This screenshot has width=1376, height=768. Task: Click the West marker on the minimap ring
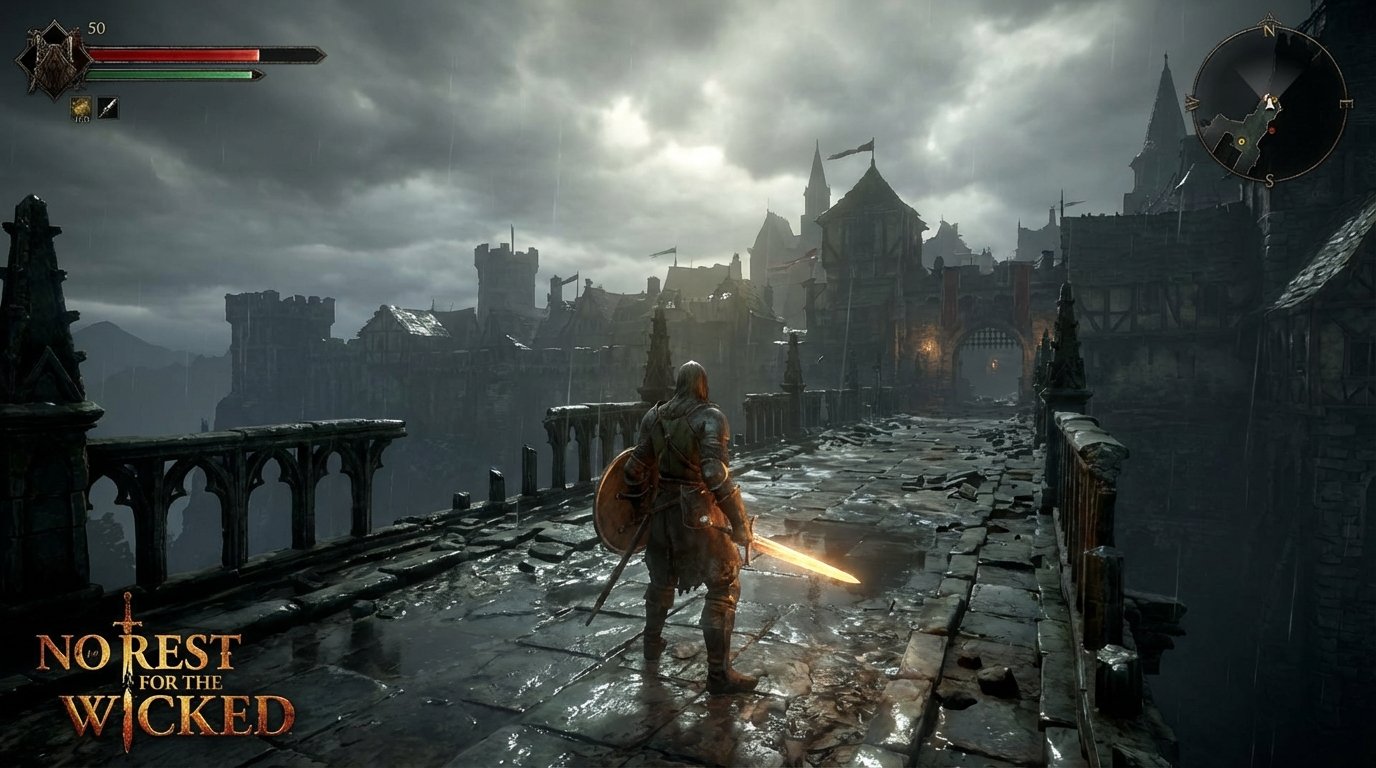1194,103
